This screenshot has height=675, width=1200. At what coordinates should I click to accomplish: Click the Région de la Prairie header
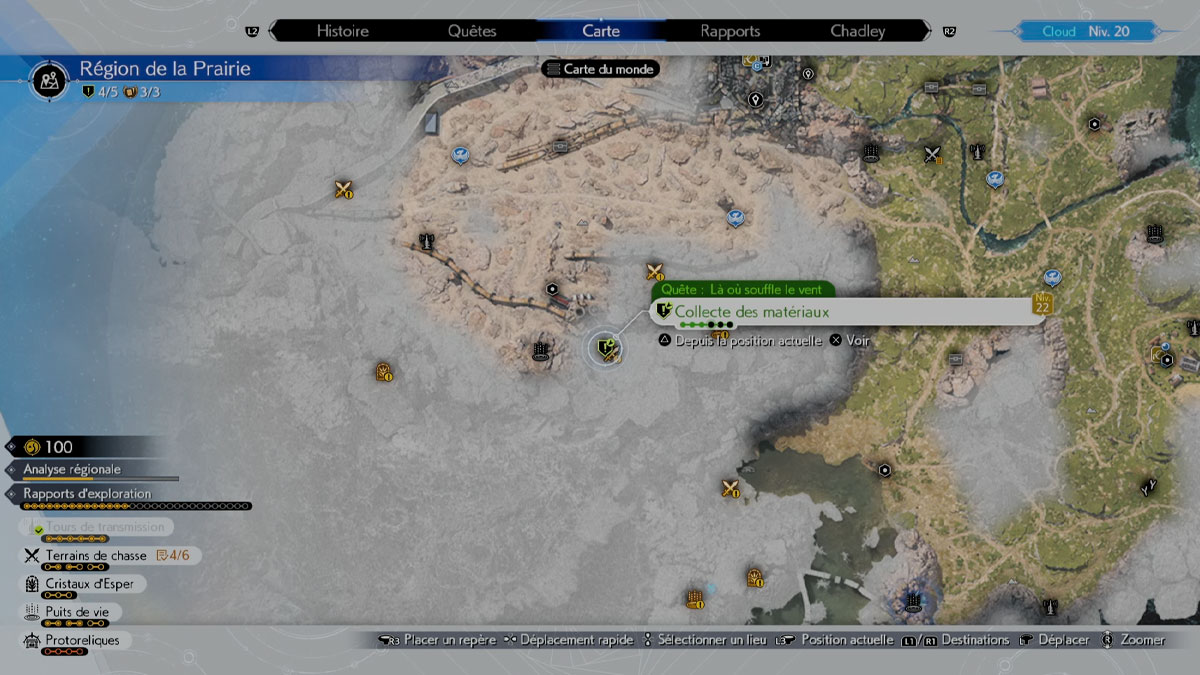click(166, 70)
